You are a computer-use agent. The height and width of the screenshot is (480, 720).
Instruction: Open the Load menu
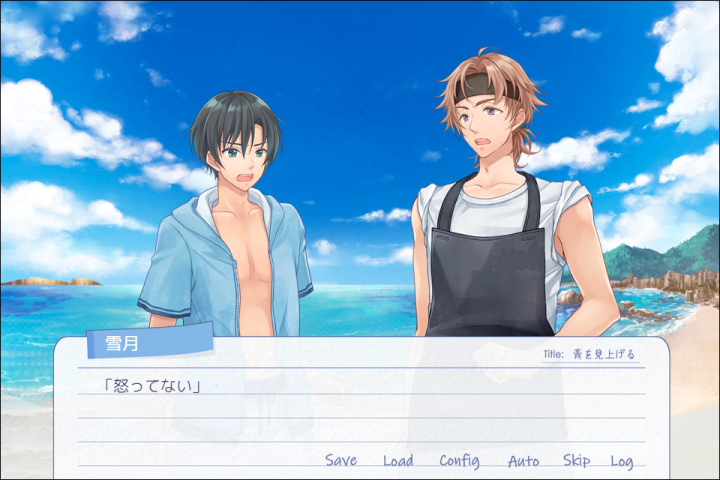(398, 461)
